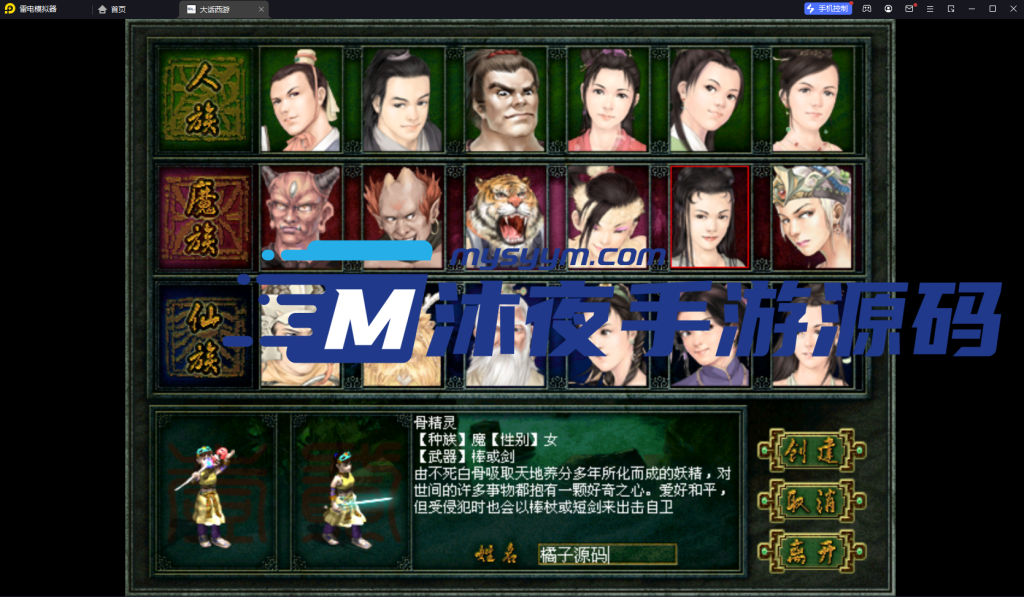The width and height of the screenshot is (1024, 597).
Task: Pick the human male with black topknot
Action: 401,100
